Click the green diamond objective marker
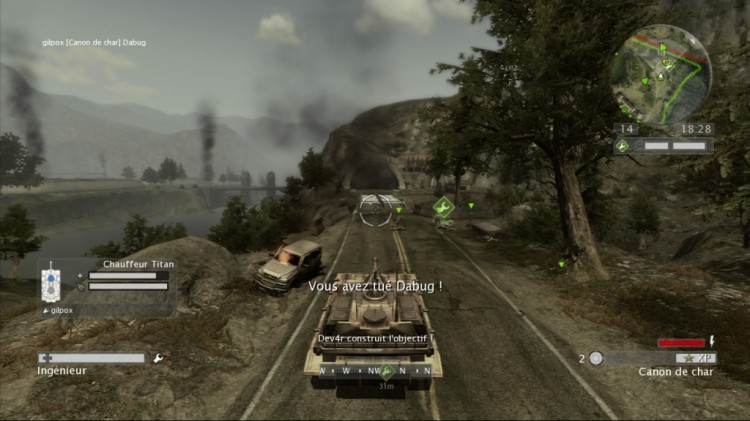This screenshot has width=750, height=421. tap(443, 208)
